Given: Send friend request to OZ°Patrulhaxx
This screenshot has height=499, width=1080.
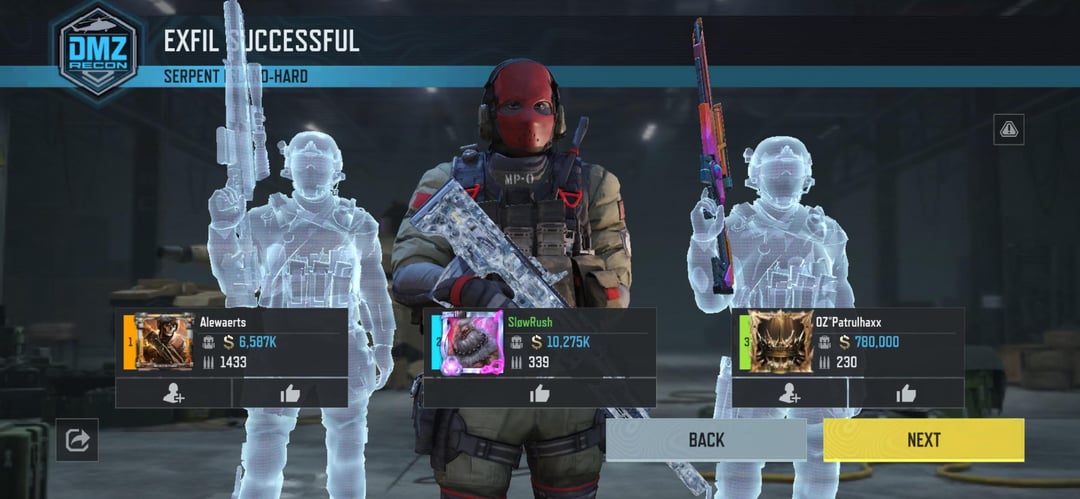Looking at the screenshot, I should (x=790, y=393).
